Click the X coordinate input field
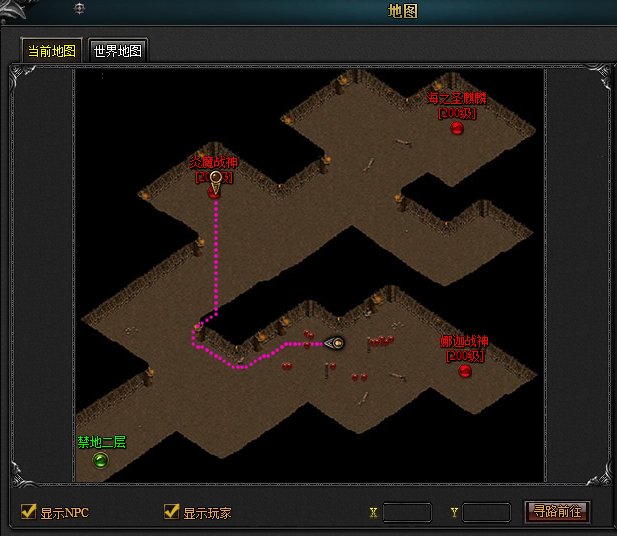The width and height of the screenshot is (617, 536). [x=407, y=512]
